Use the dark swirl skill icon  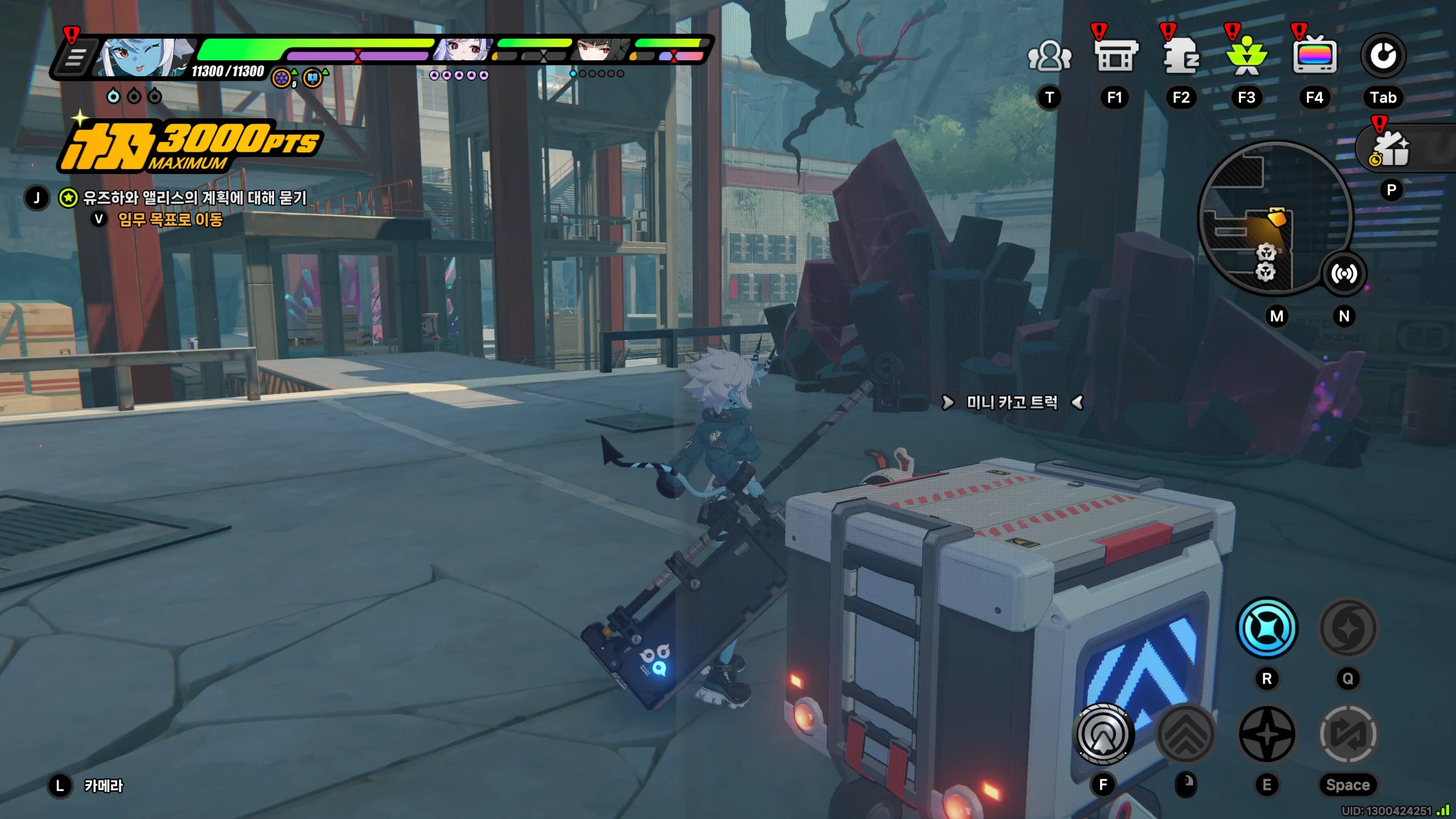(x=1347, y=628)
